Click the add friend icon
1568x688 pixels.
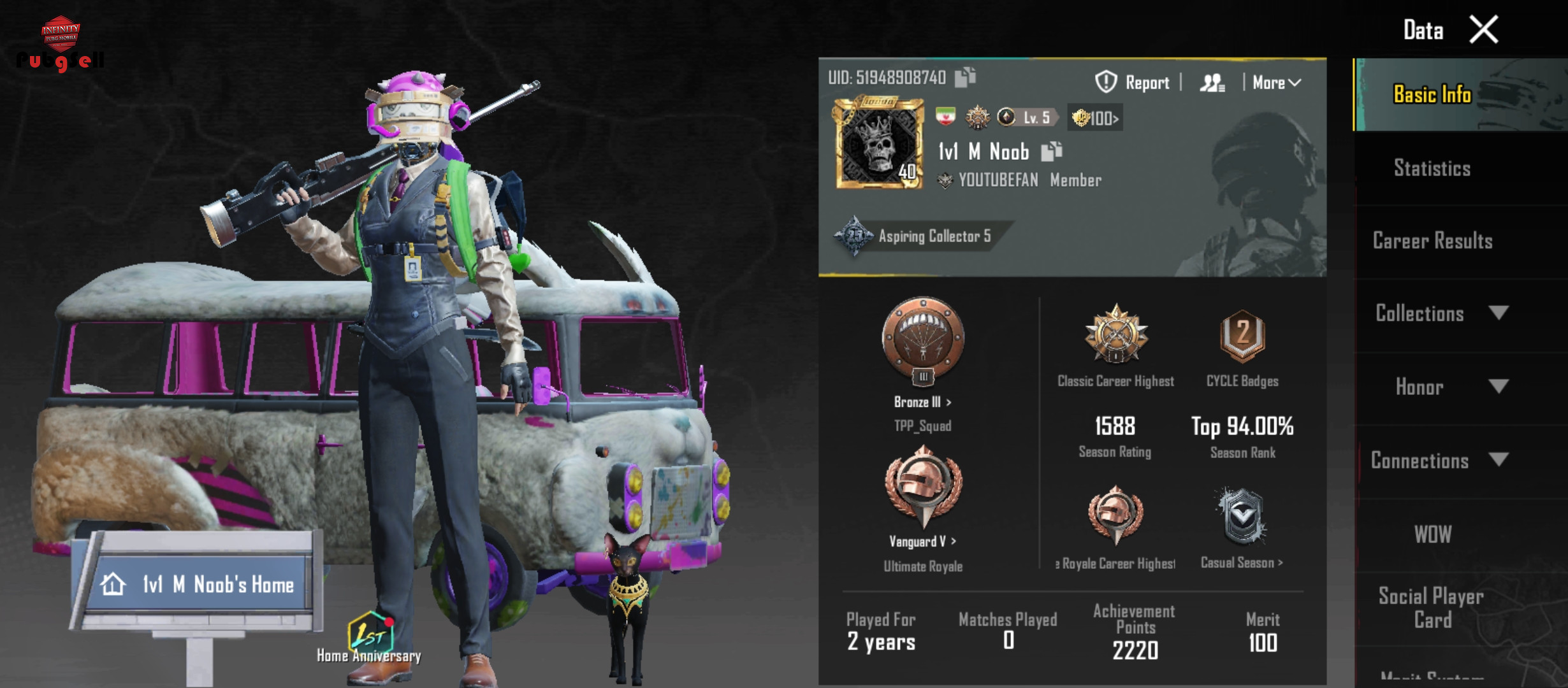pos(1212,82)
